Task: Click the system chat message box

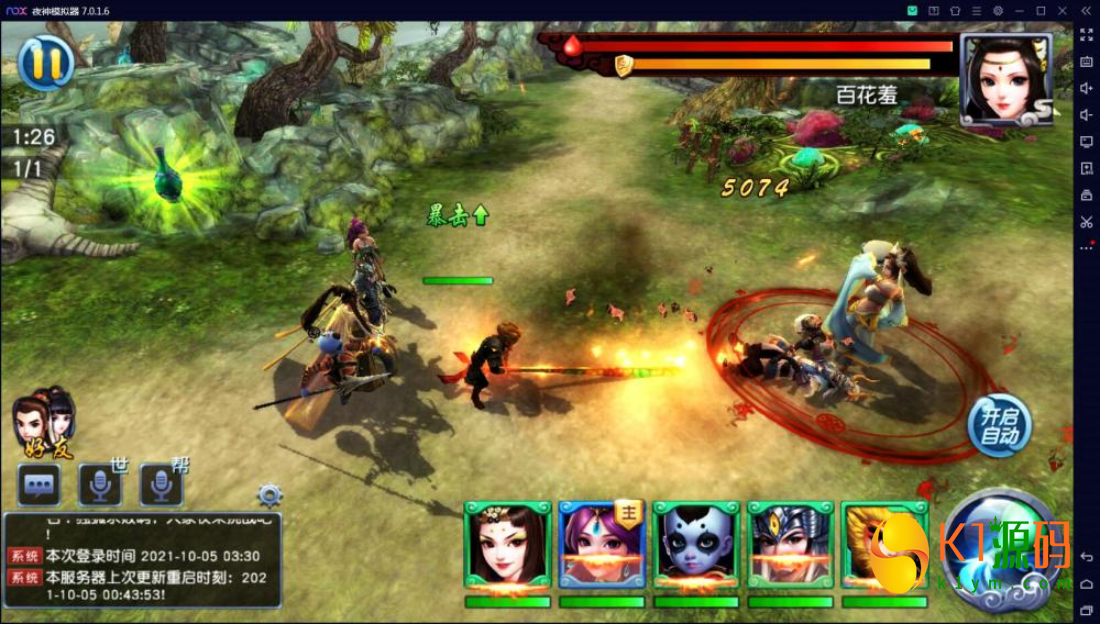Action: coord(142,560)
